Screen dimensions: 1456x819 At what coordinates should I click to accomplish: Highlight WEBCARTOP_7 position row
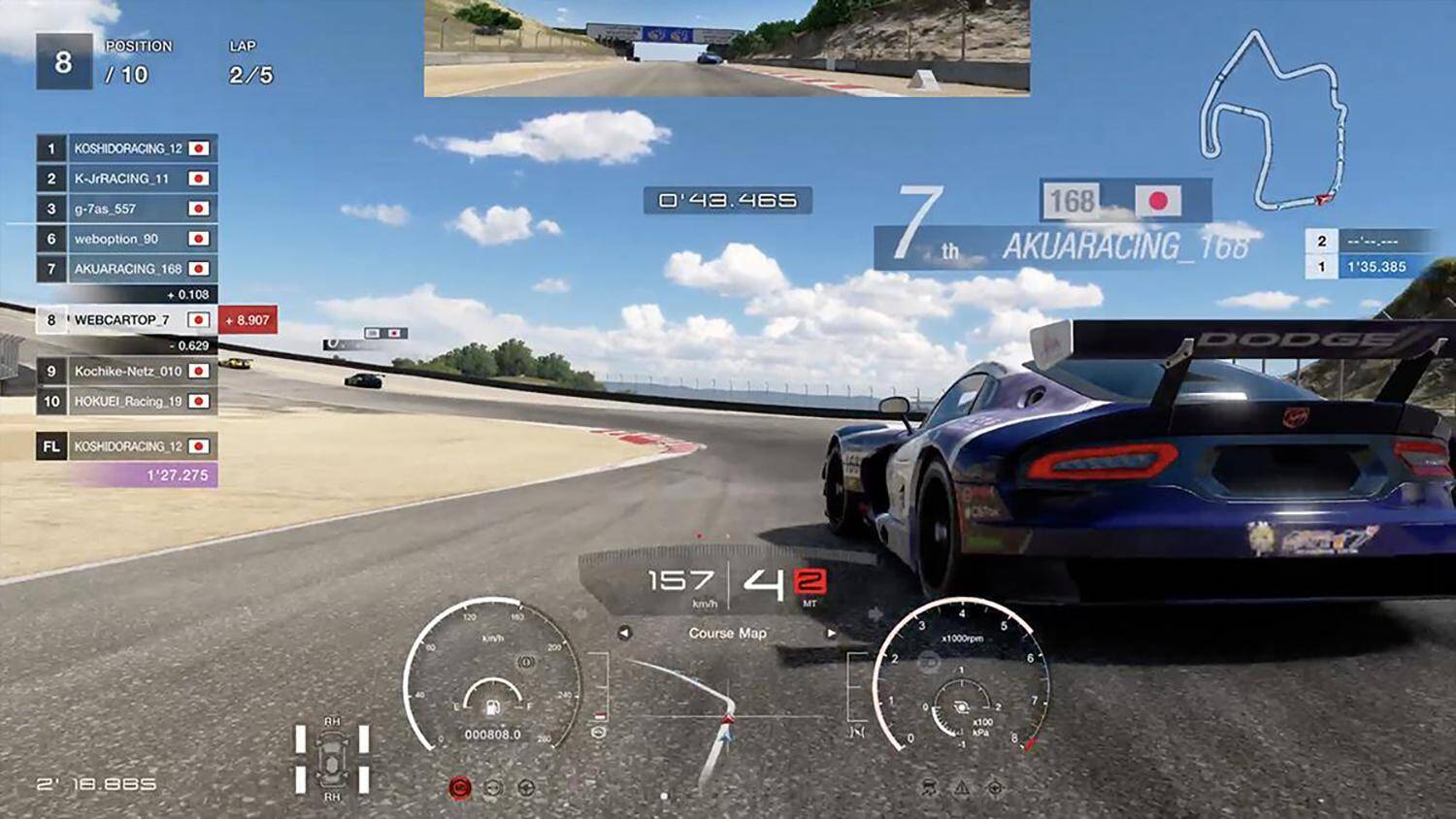pos(127,319)
